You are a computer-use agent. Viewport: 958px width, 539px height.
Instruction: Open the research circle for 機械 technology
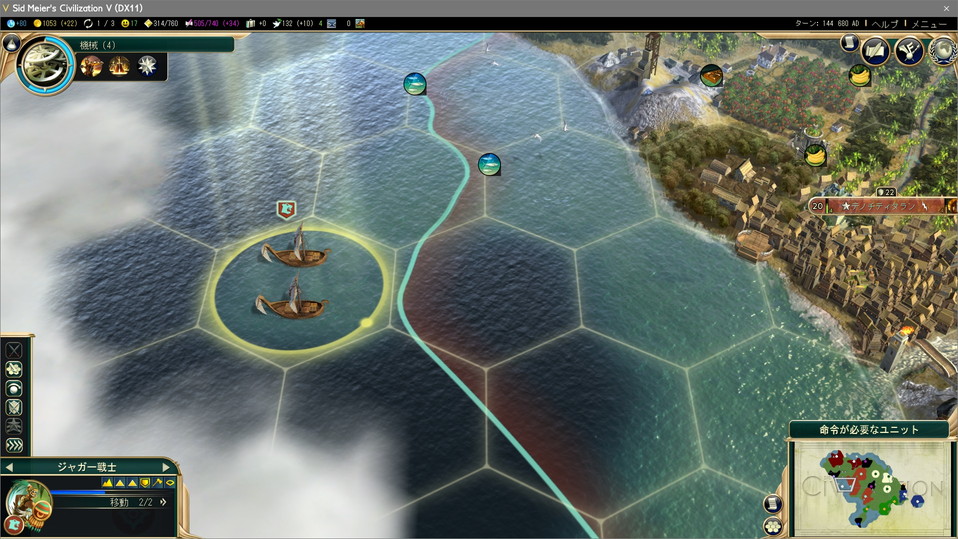pos(45,65)
